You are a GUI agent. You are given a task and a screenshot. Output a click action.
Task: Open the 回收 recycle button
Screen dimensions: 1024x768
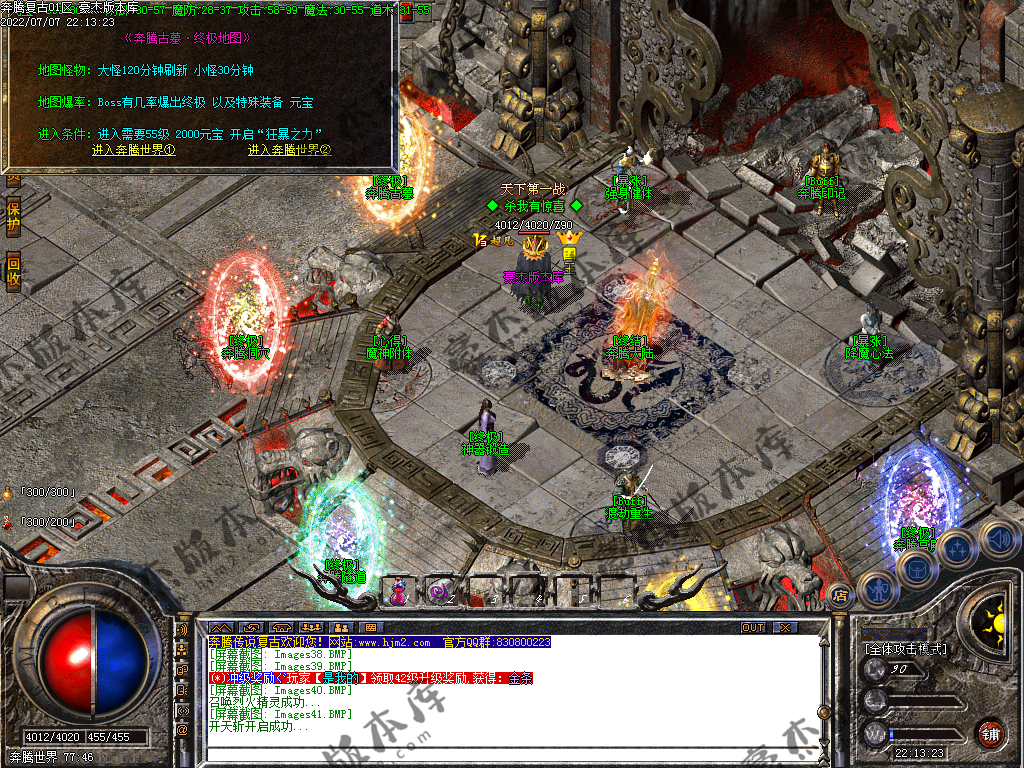coord(13,270)
